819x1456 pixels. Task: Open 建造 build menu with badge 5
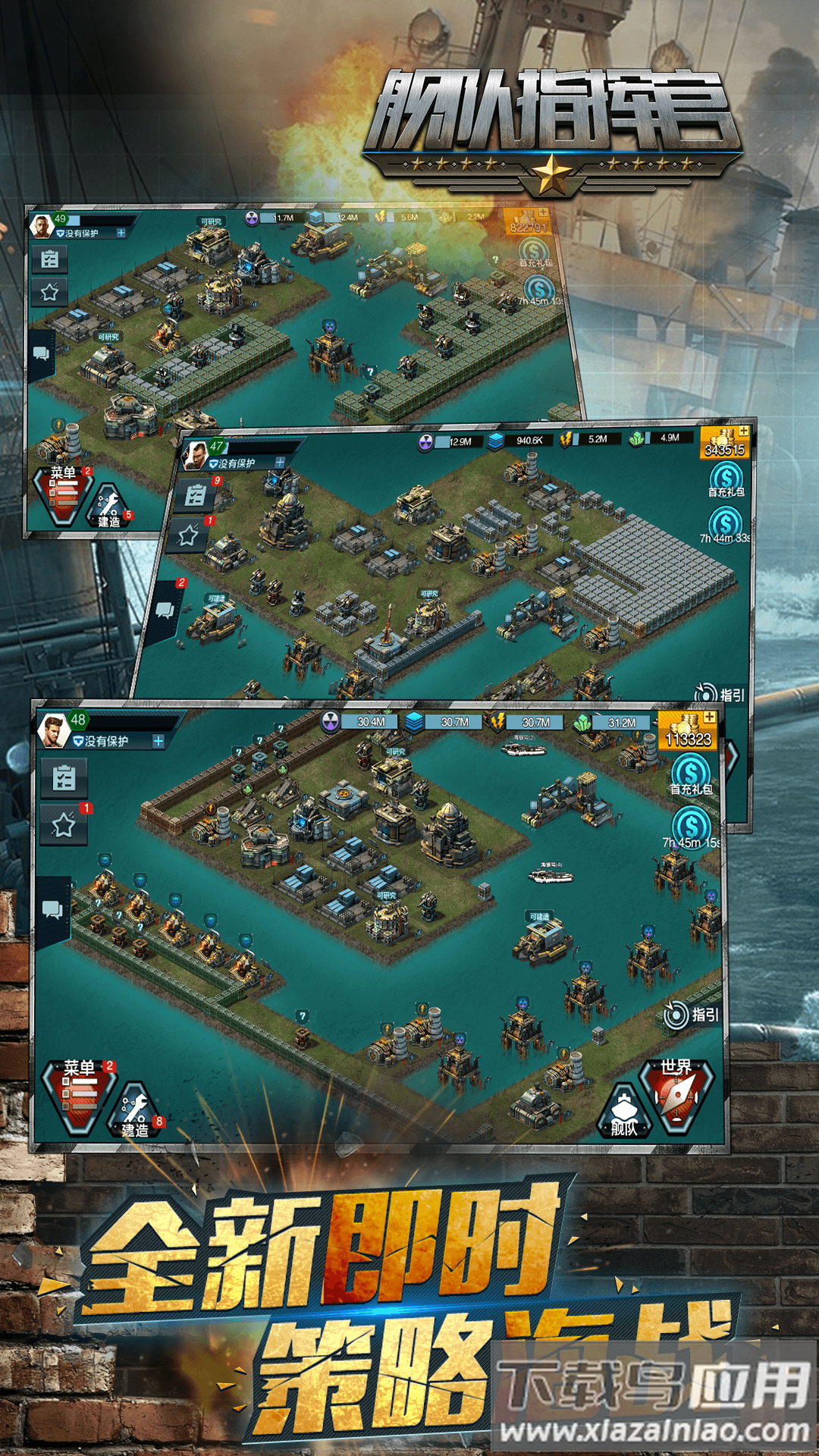(109, 506)
